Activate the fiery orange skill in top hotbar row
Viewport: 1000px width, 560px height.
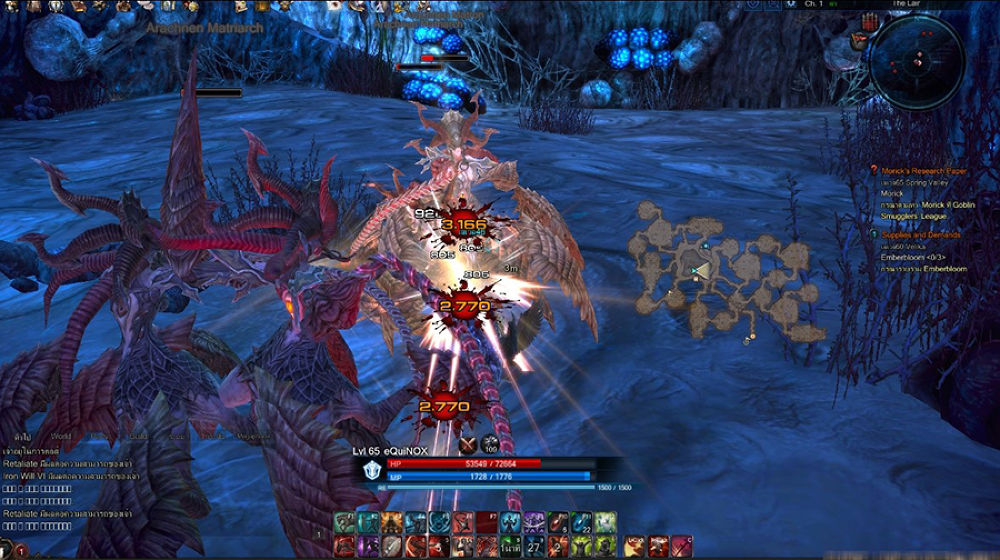(392, 522)
